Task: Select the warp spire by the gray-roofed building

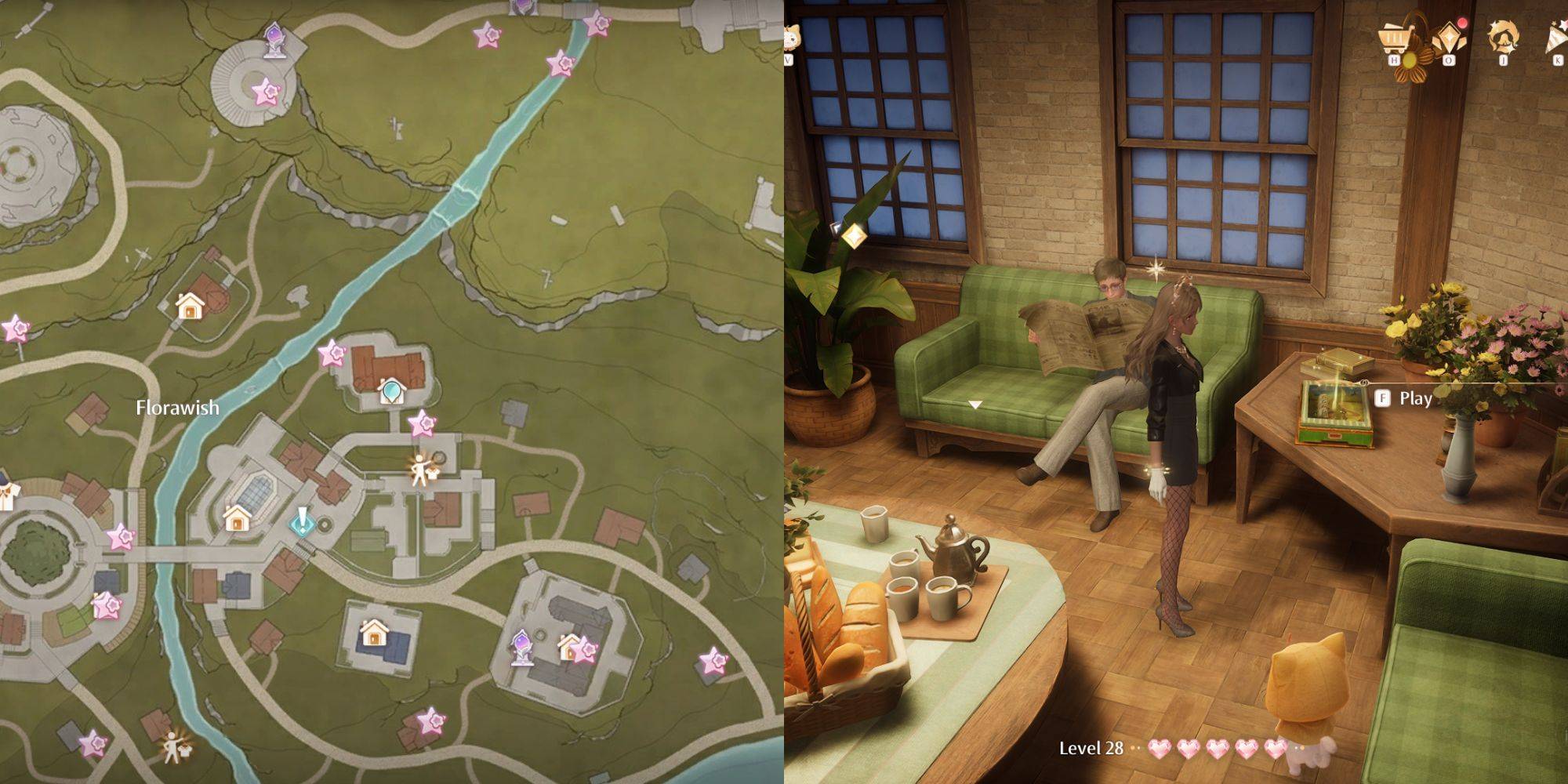Action: pyautogui.click(x=521, y=648)
